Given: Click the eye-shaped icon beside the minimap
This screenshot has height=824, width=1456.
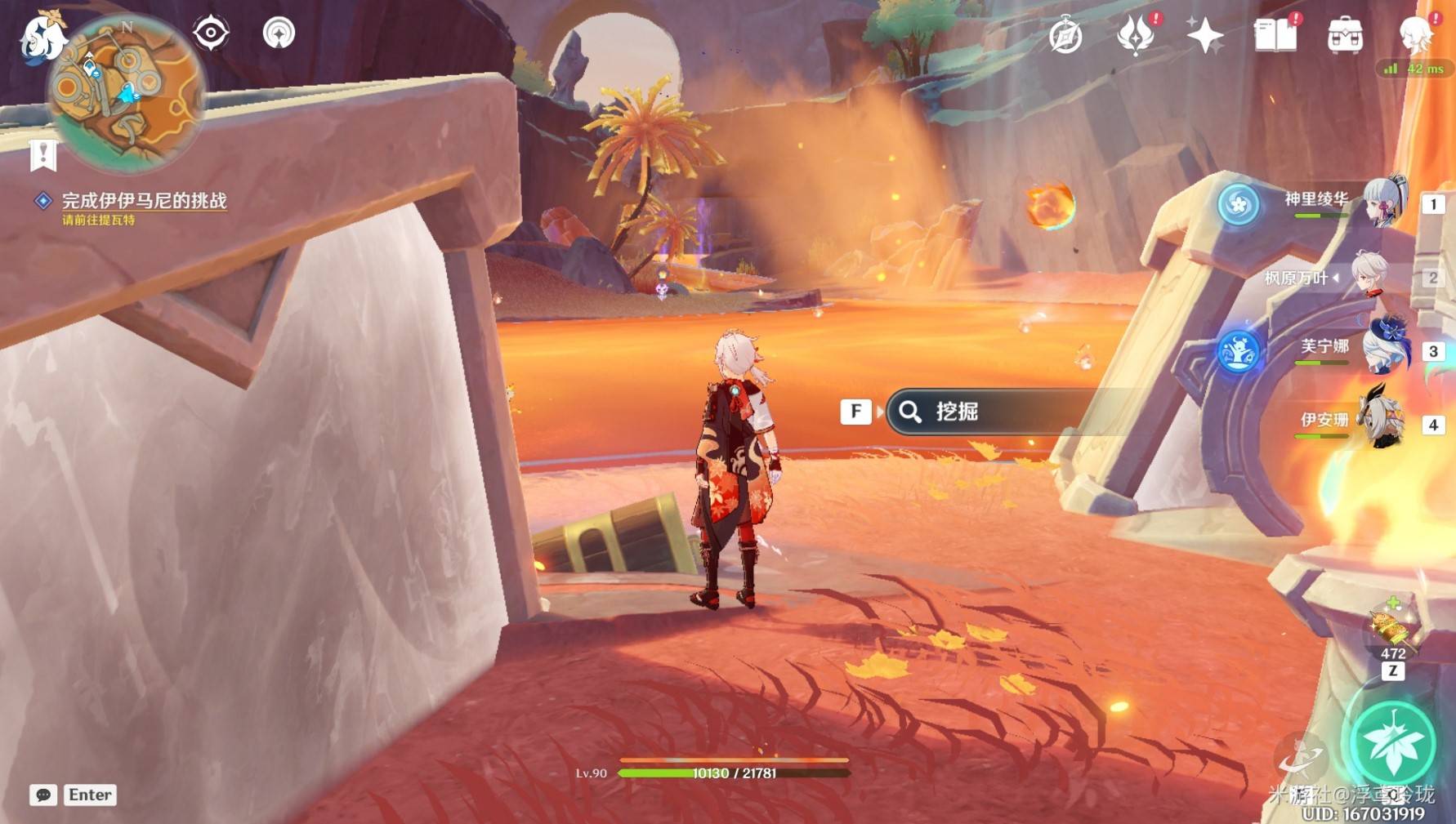Looking at the screenshot, I should [211, 33].
